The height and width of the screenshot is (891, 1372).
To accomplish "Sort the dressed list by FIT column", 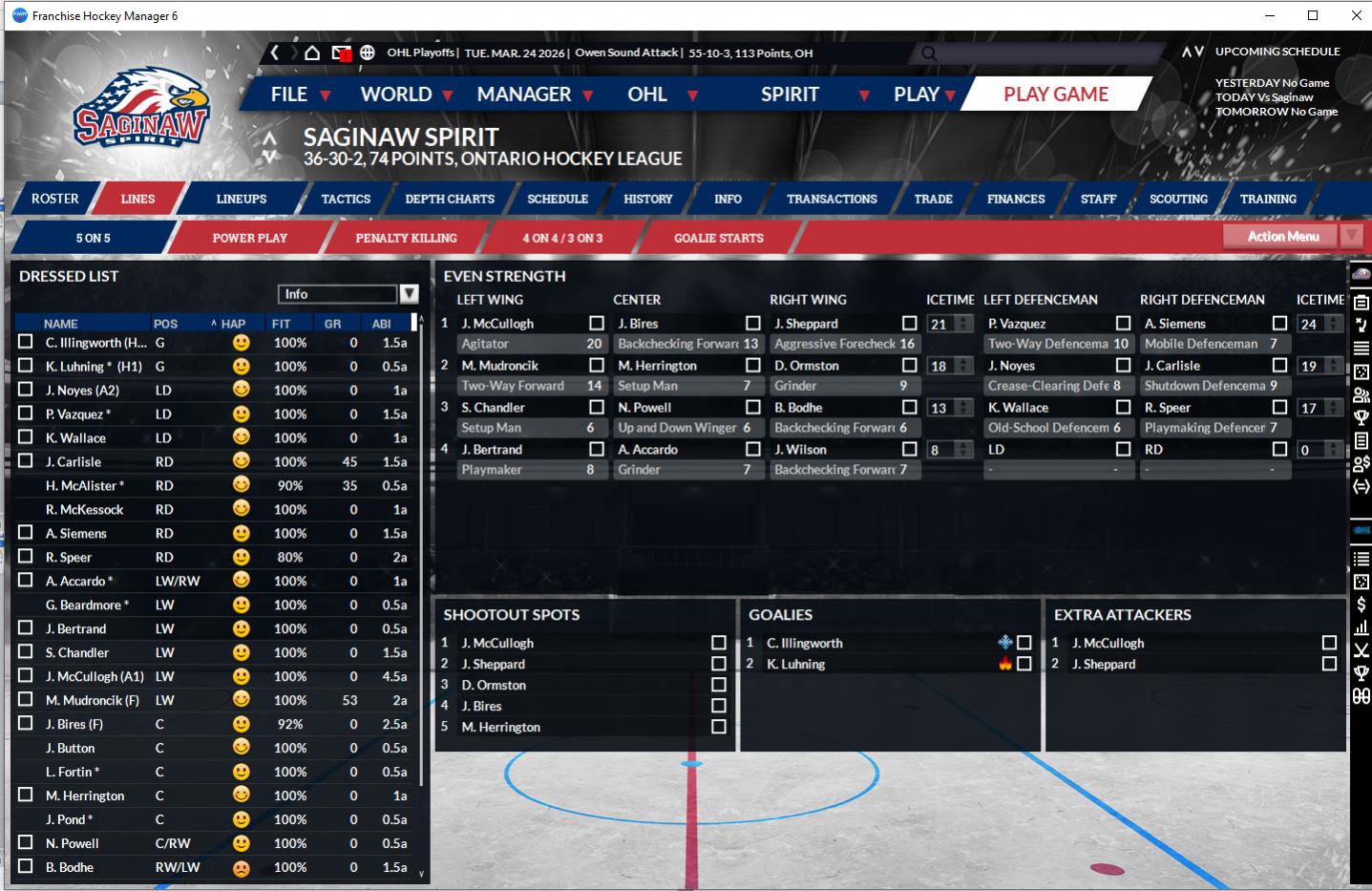I will [x=281, y=324].
